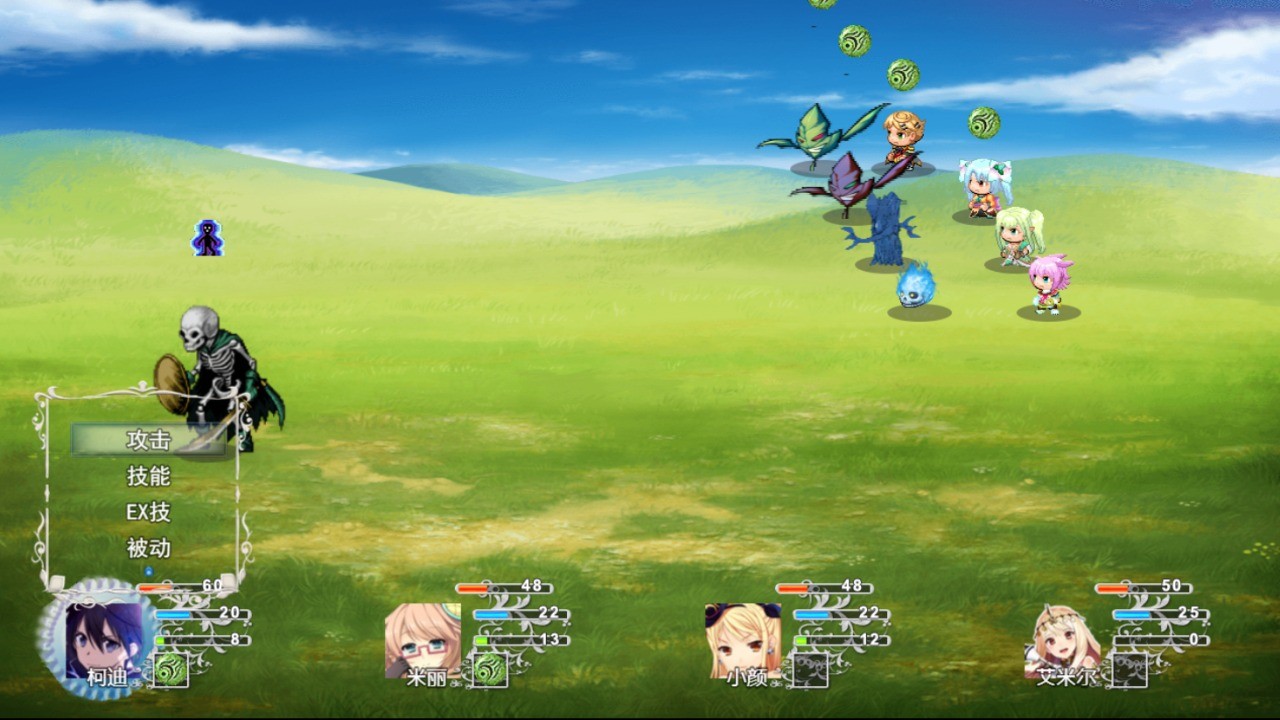Click the green orb icon beside 柯迪

(170, 669)
